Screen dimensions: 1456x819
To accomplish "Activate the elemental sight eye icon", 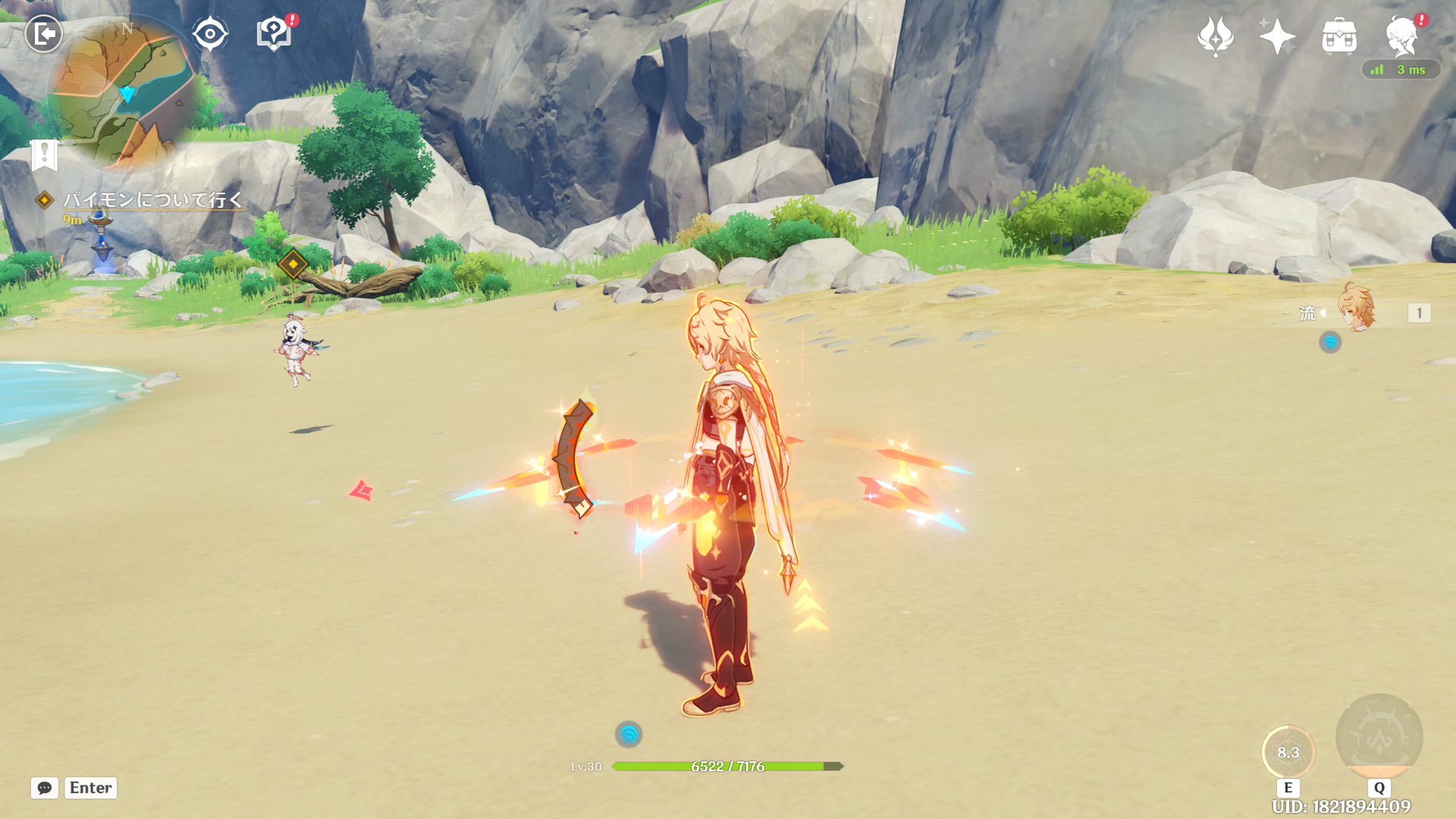I will (x=210, y=34).
